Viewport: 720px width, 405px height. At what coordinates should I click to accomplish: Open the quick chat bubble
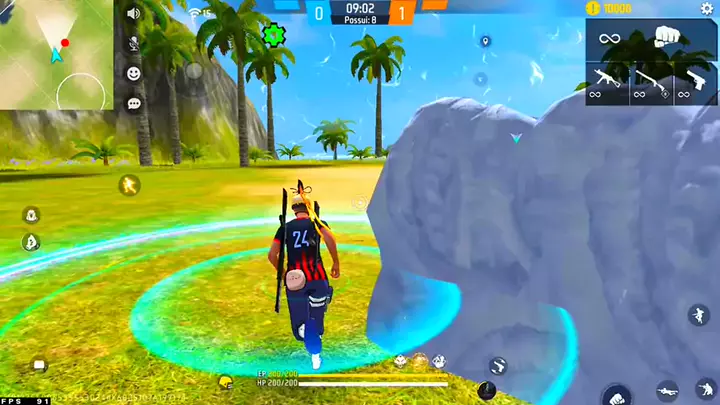click(133, 103)
